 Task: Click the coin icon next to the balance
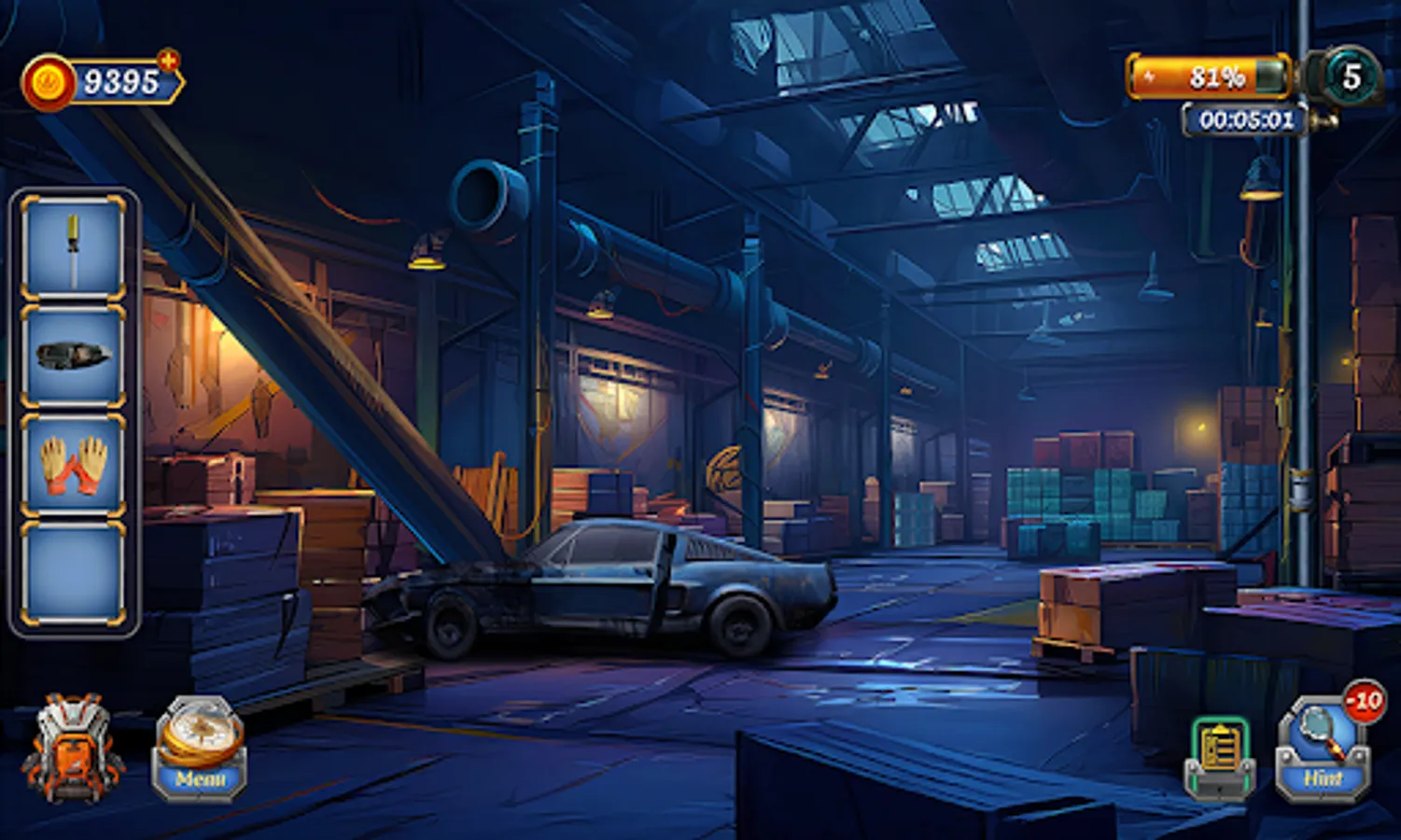[x=49, y=80]
